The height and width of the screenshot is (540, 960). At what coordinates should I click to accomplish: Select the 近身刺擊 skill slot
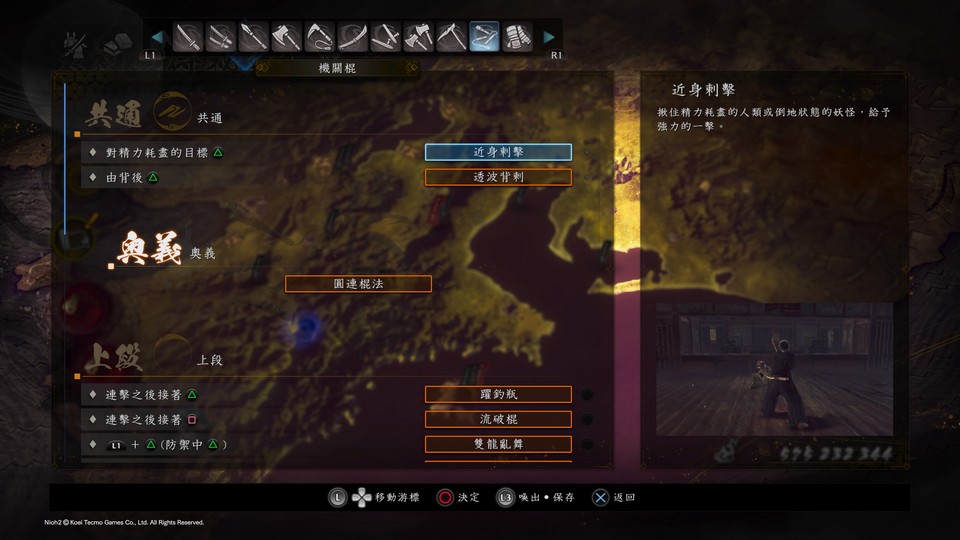pyautogui.click(x=498, y=152)
